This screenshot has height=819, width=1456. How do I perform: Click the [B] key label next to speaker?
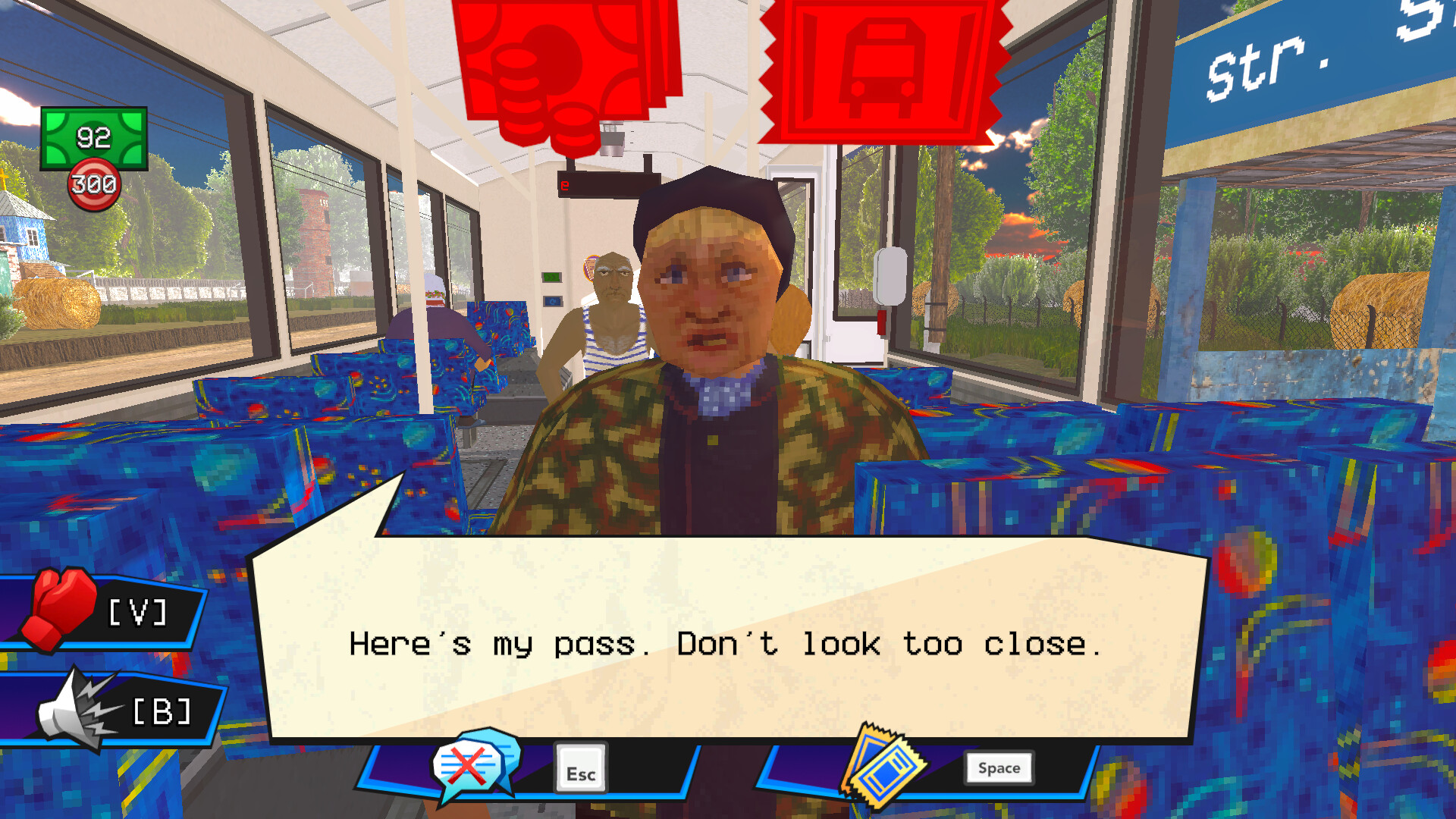(161, 711)
